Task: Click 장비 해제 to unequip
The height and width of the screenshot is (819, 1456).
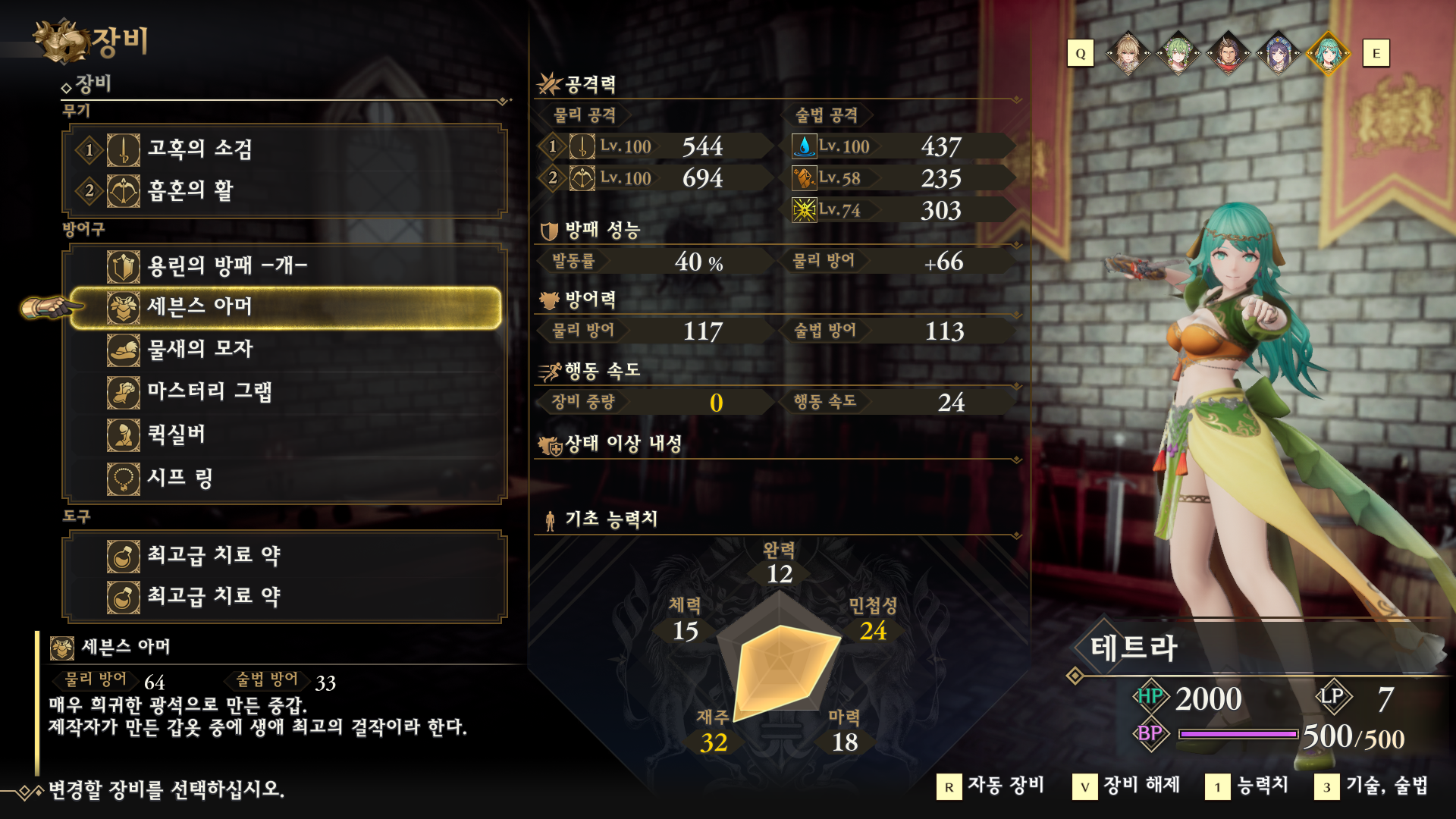Action: click(1127, 786)
